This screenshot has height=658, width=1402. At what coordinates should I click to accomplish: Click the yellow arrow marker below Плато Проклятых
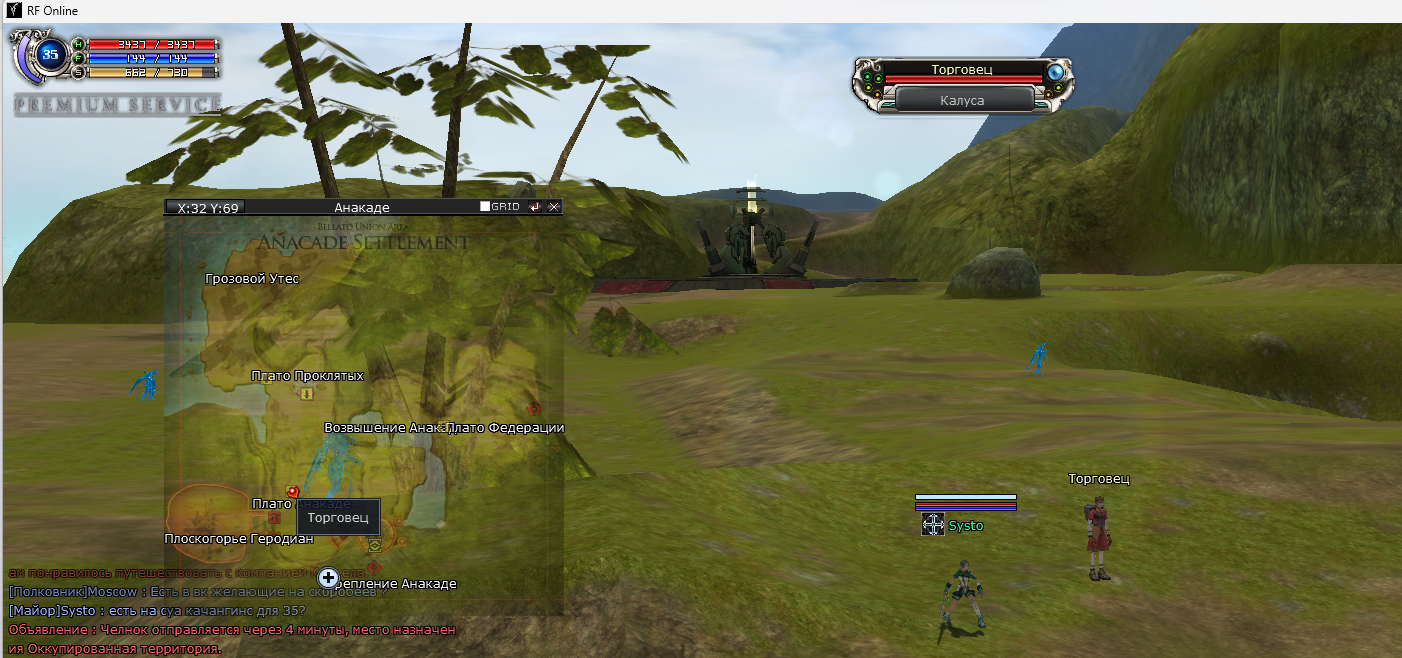click(x=307, y=394)
